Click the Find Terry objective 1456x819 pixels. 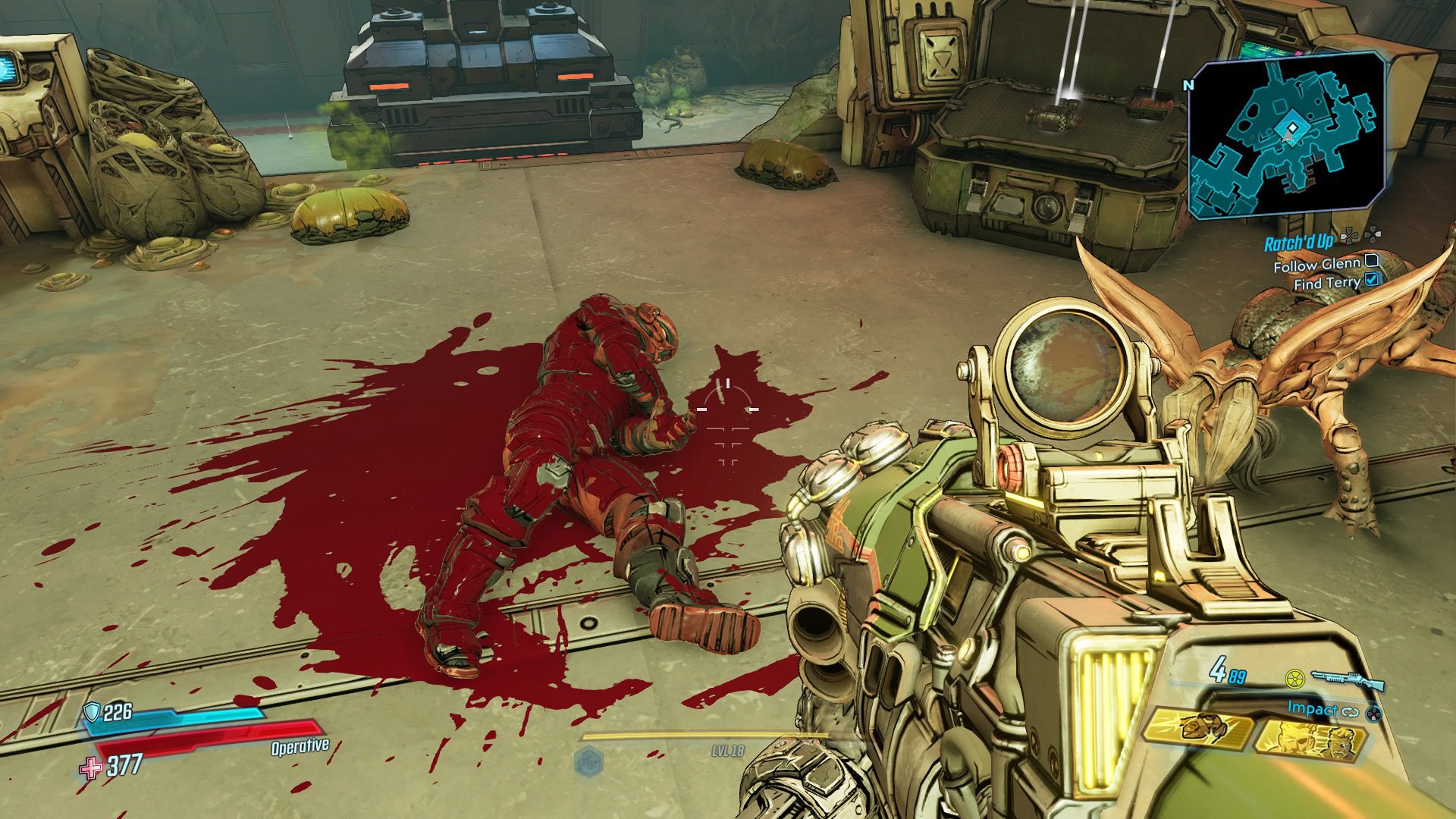pos(1326,283)
